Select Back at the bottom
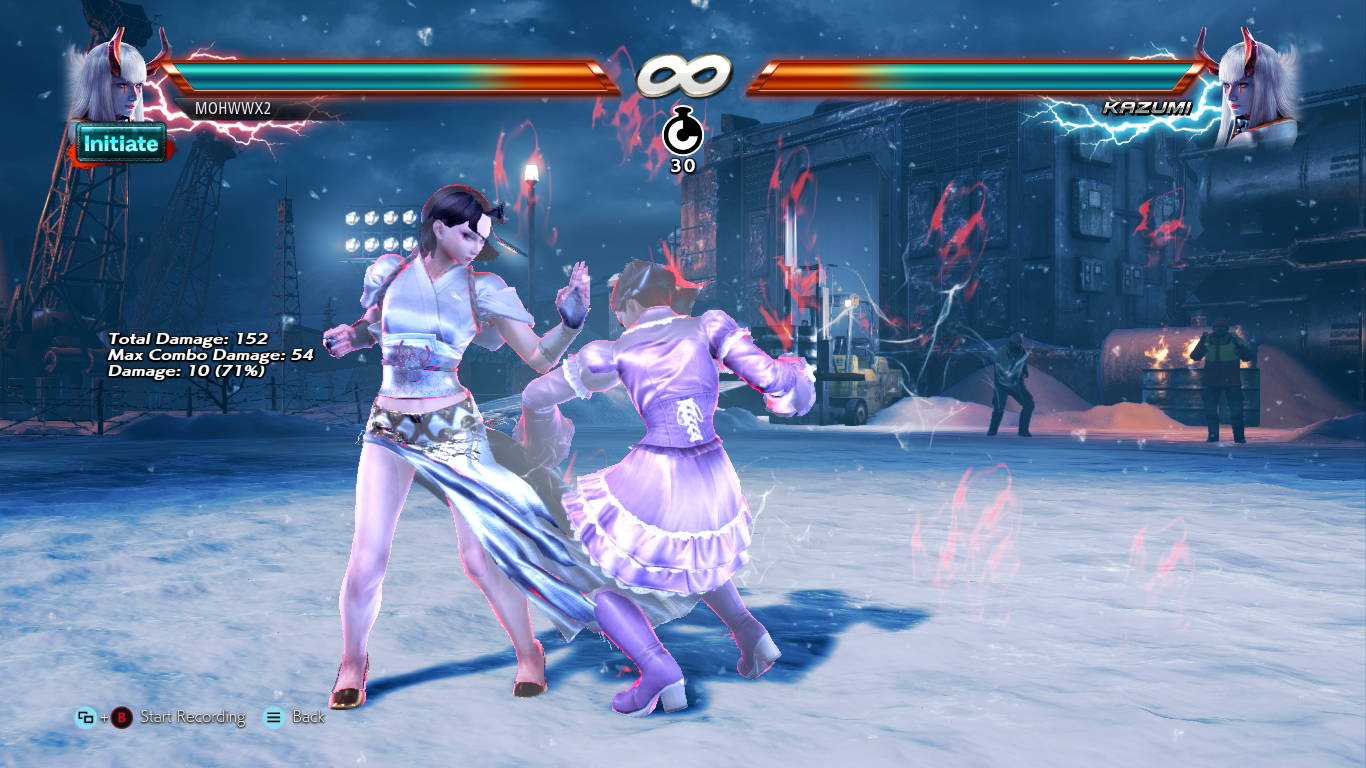Viewport: 1366px width, 768px height. (309, 717)
